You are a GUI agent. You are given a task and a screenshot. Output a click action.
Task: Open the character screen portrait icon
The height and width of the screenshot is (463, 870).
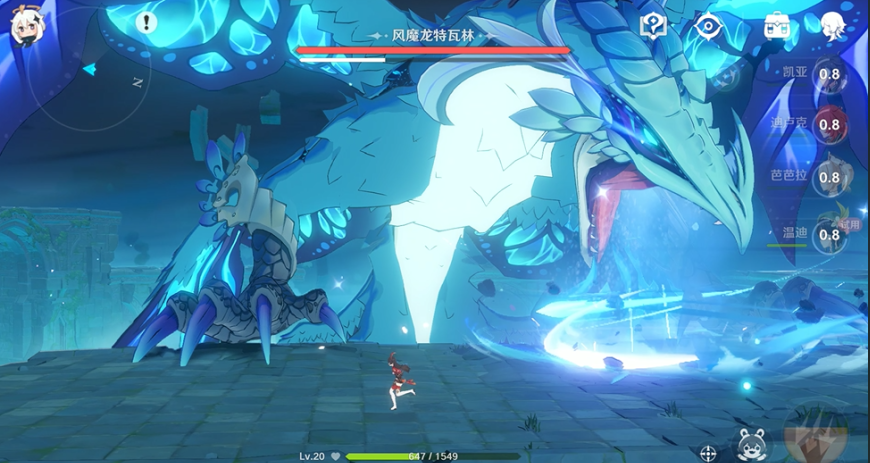click(x=833, y=26)
